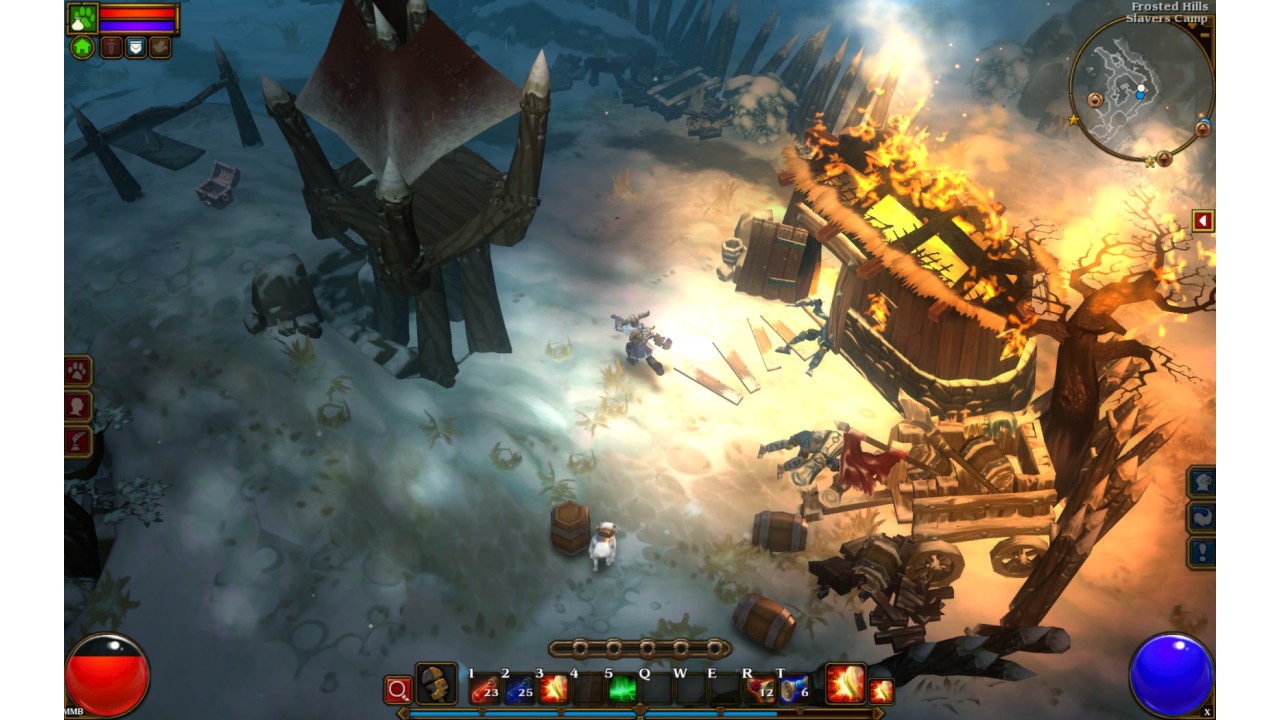Click the exclamation mark quest button

pyautogui.click(x=1201, y=552)
